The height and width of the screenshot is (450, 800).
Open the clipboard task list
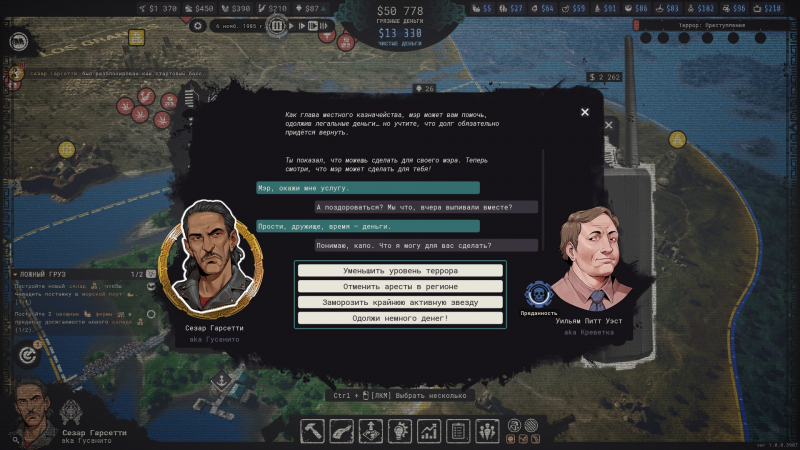click(459, 431)
